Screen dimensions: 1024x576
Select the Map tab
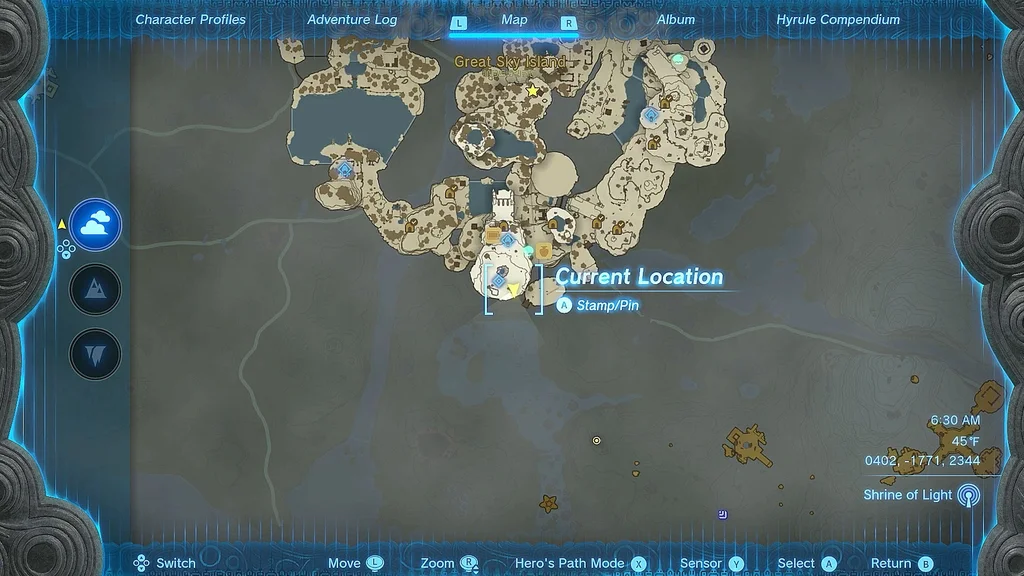(x=514, y=20)
